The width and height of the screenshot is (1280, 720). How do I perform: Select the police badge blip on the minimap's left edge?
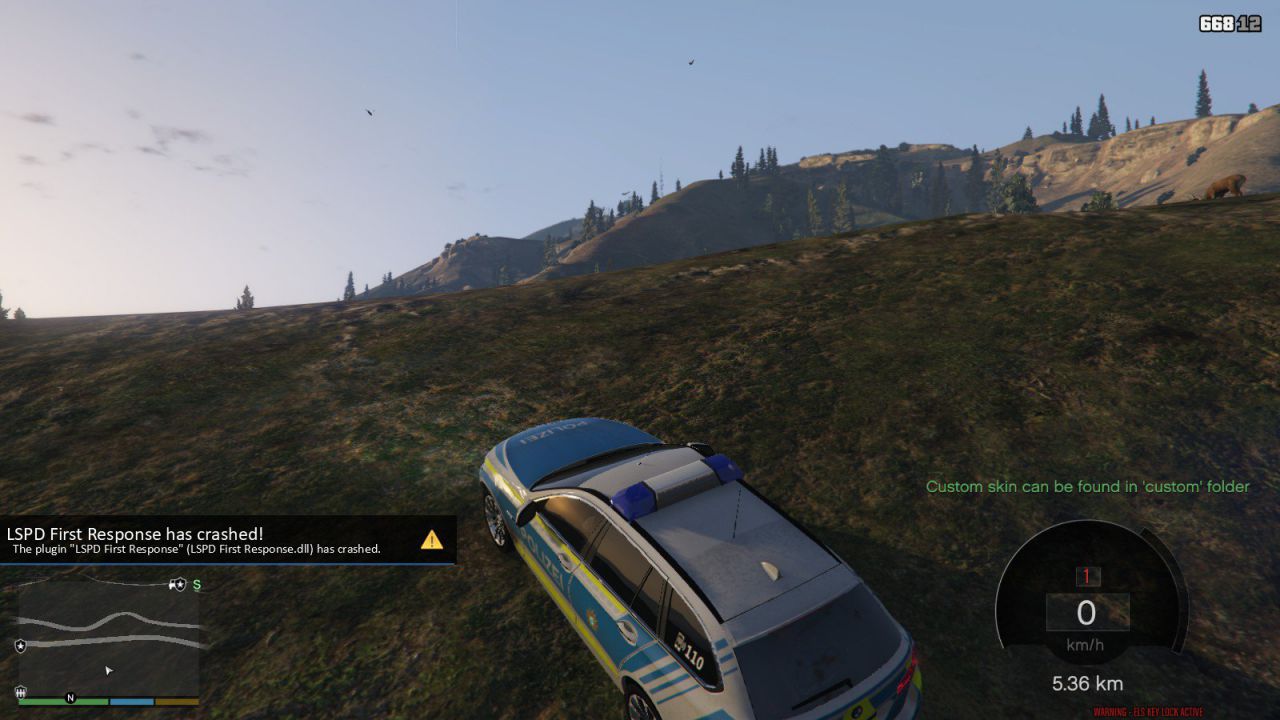(x=20, y=646)
